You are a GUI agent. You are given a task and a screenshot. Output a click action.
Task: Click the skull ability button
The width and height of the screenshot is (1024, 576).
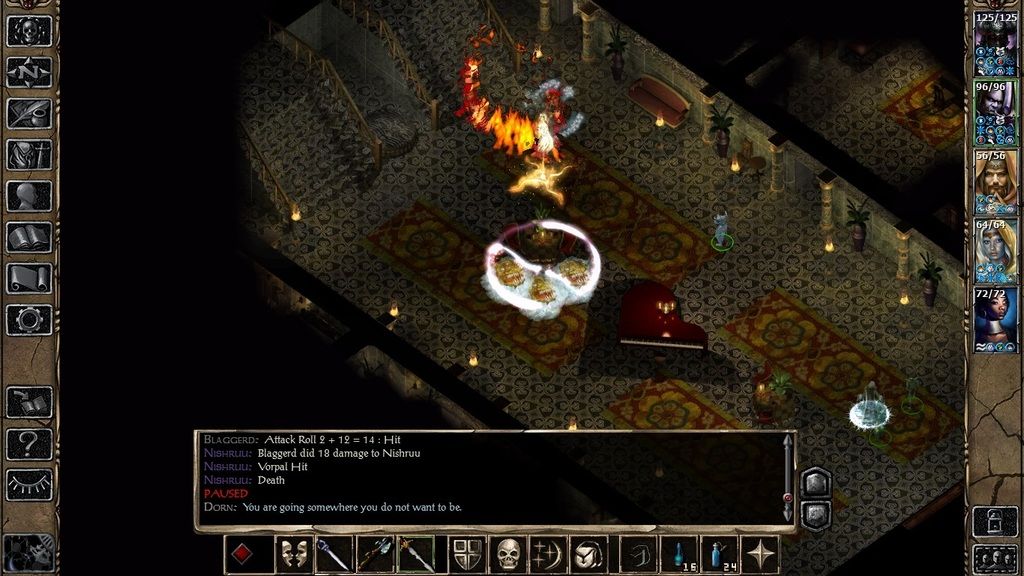coord(509,554)
